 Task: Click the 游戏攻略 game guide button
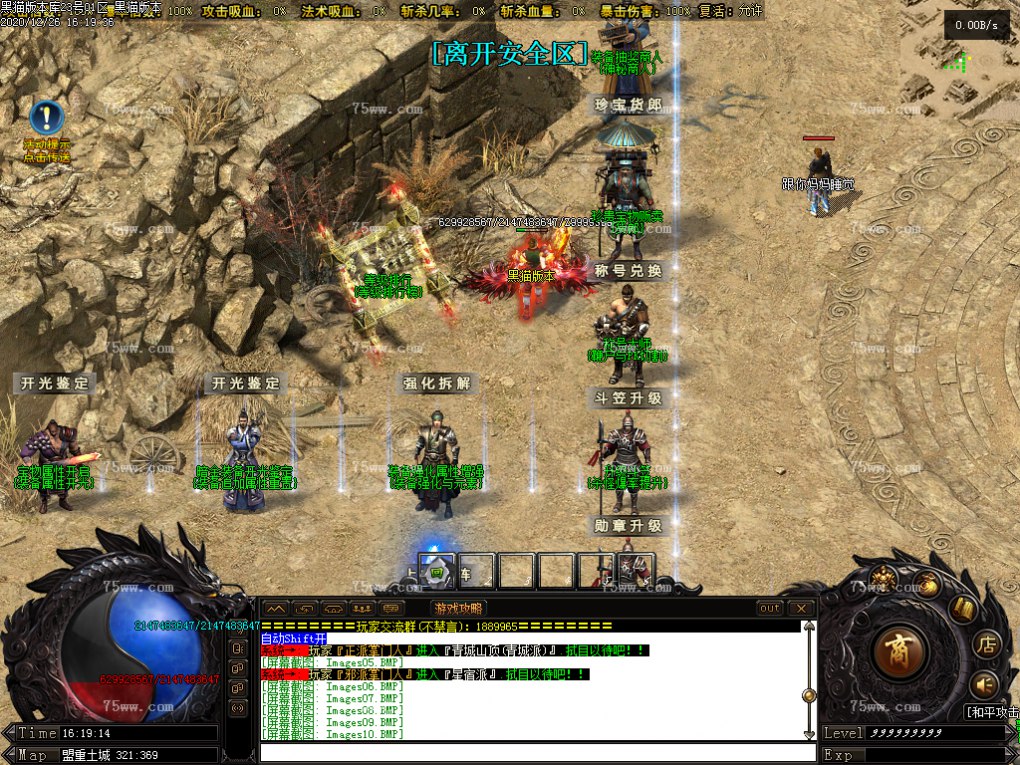pyautogui.click(x=458, y=608)
